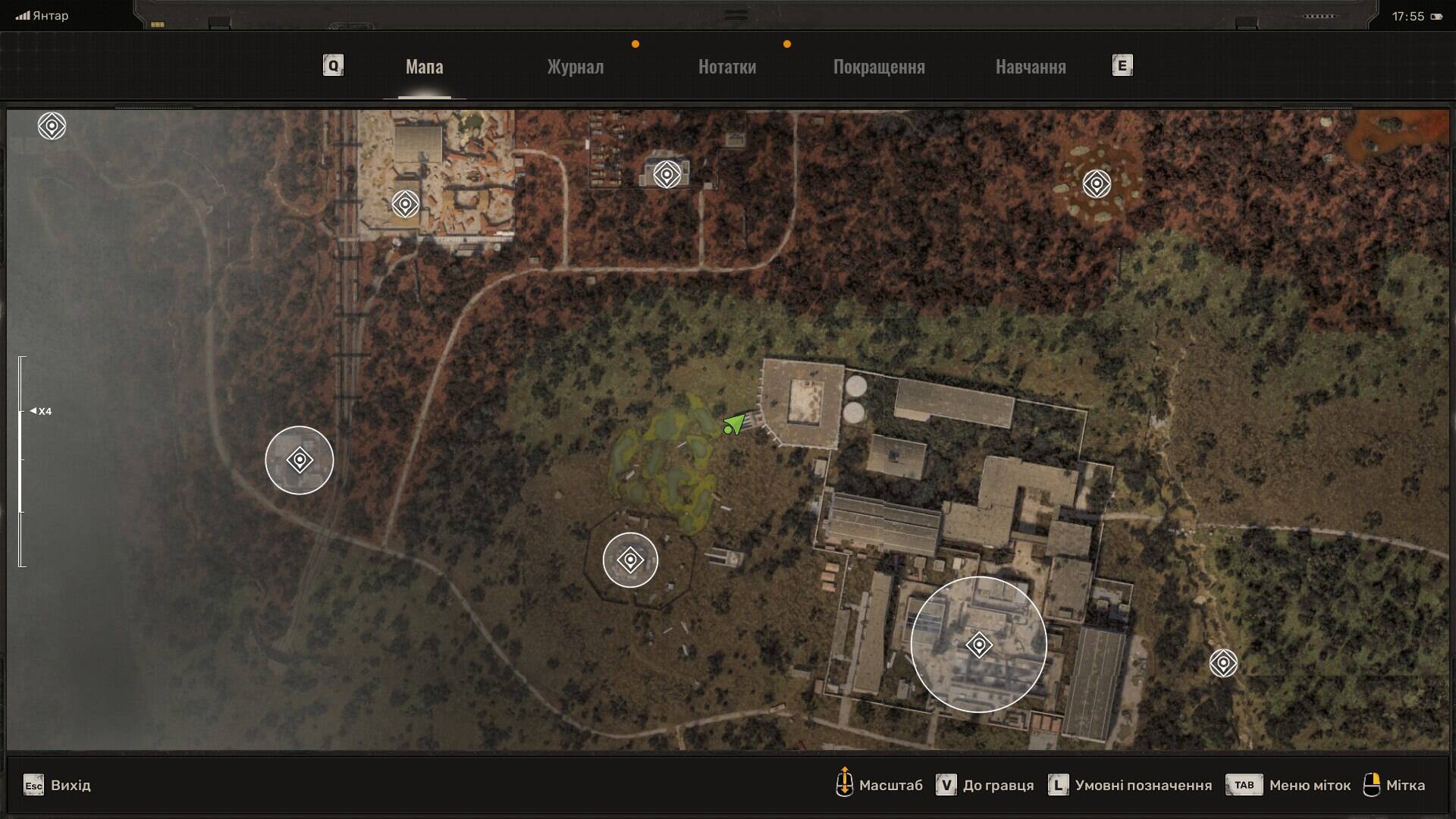Choose the marker east of the factory complex
Viewport: 1456px width, 819px height.
1223,664
